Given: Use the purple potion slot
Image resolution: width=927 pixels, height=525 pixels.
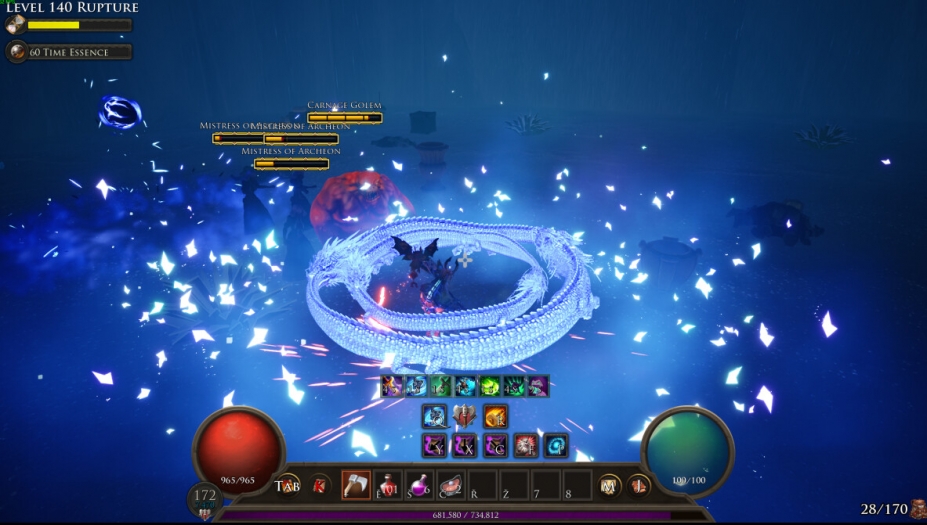Looking at the screenshot, I should tap(419, 485).
